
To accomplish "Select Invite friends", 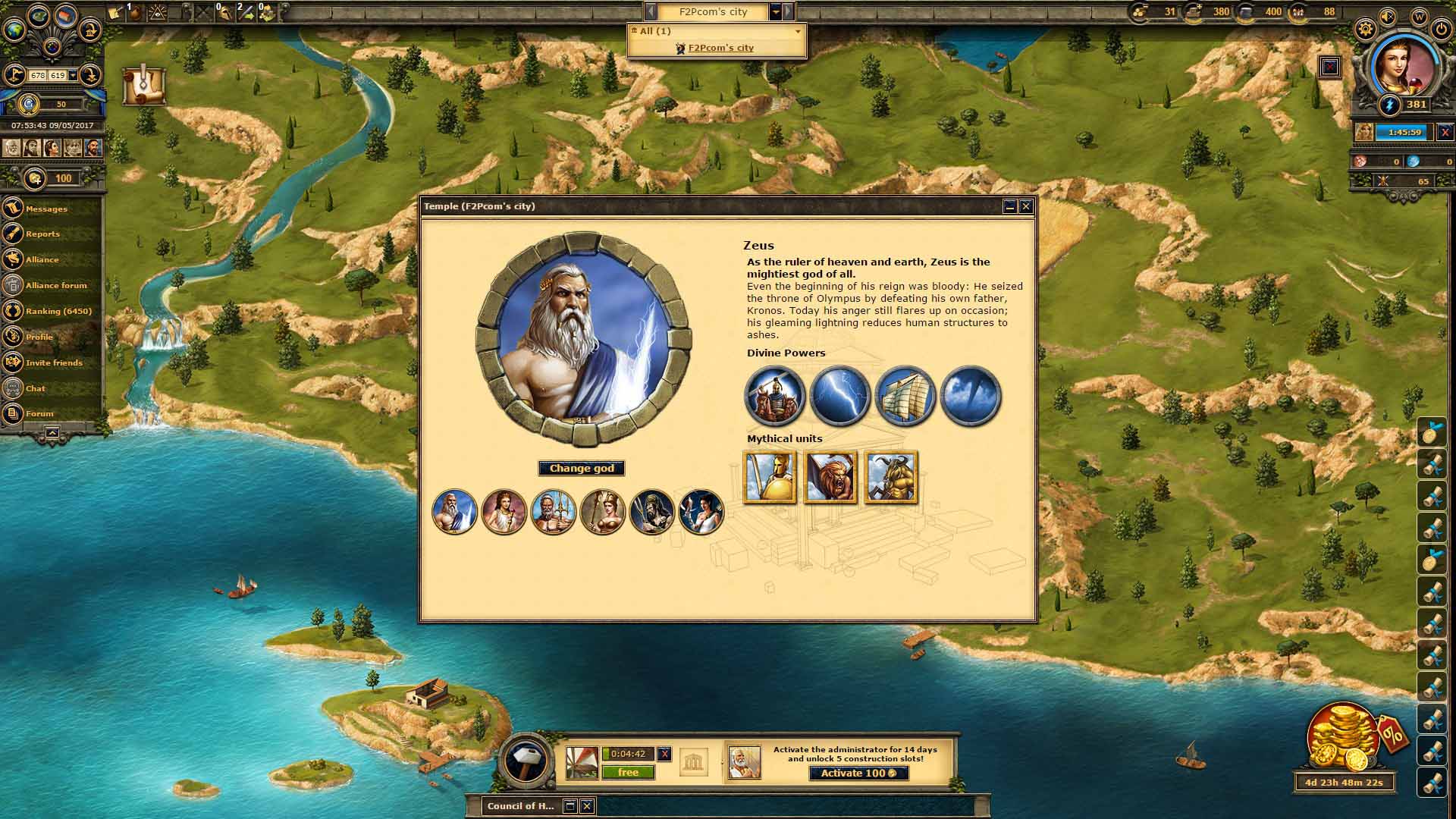I will tap(54, 363).
